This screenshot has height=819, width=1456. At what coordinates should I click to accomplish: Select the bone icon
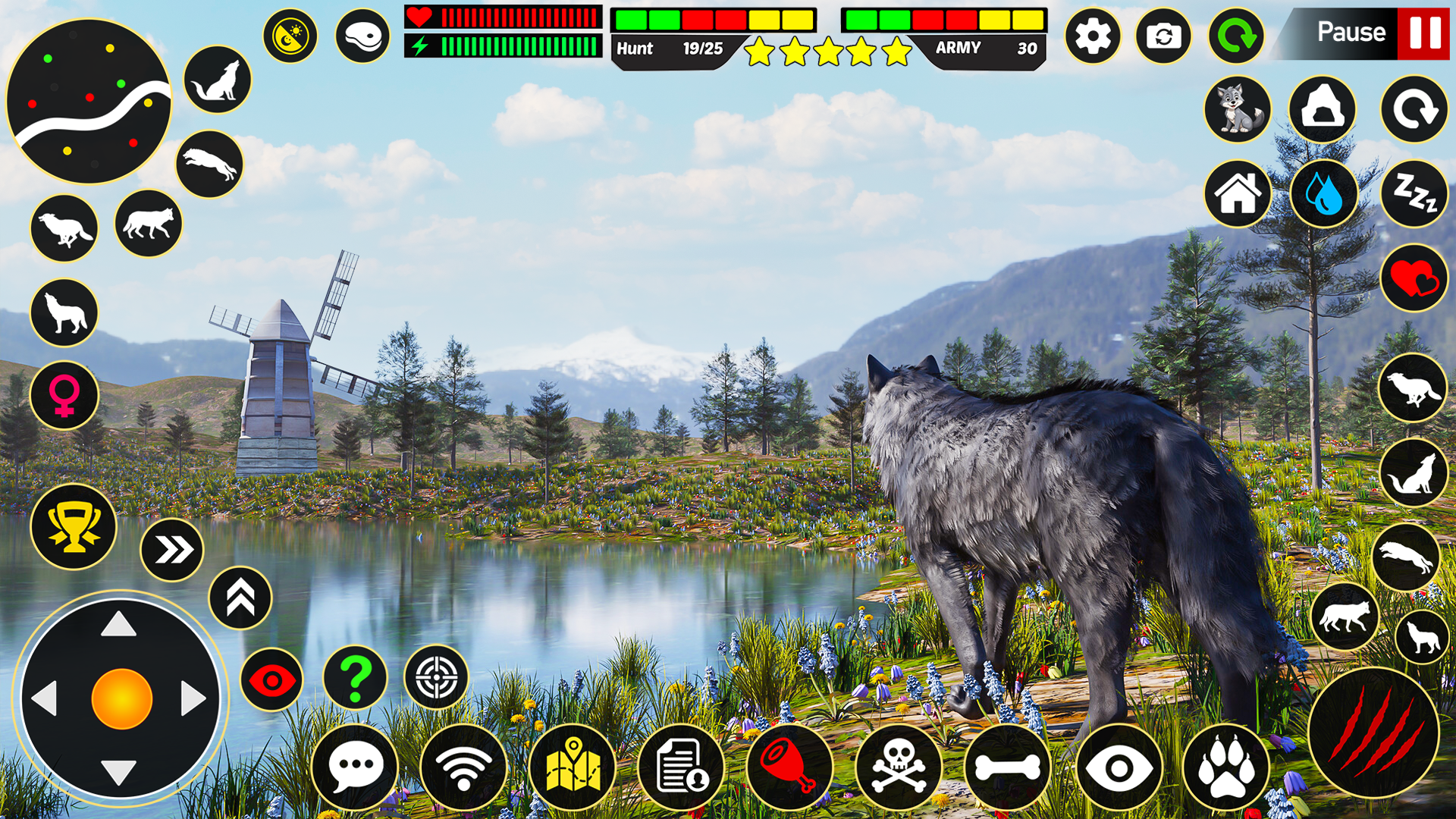pyautogui.click(x=1009, y=768)
